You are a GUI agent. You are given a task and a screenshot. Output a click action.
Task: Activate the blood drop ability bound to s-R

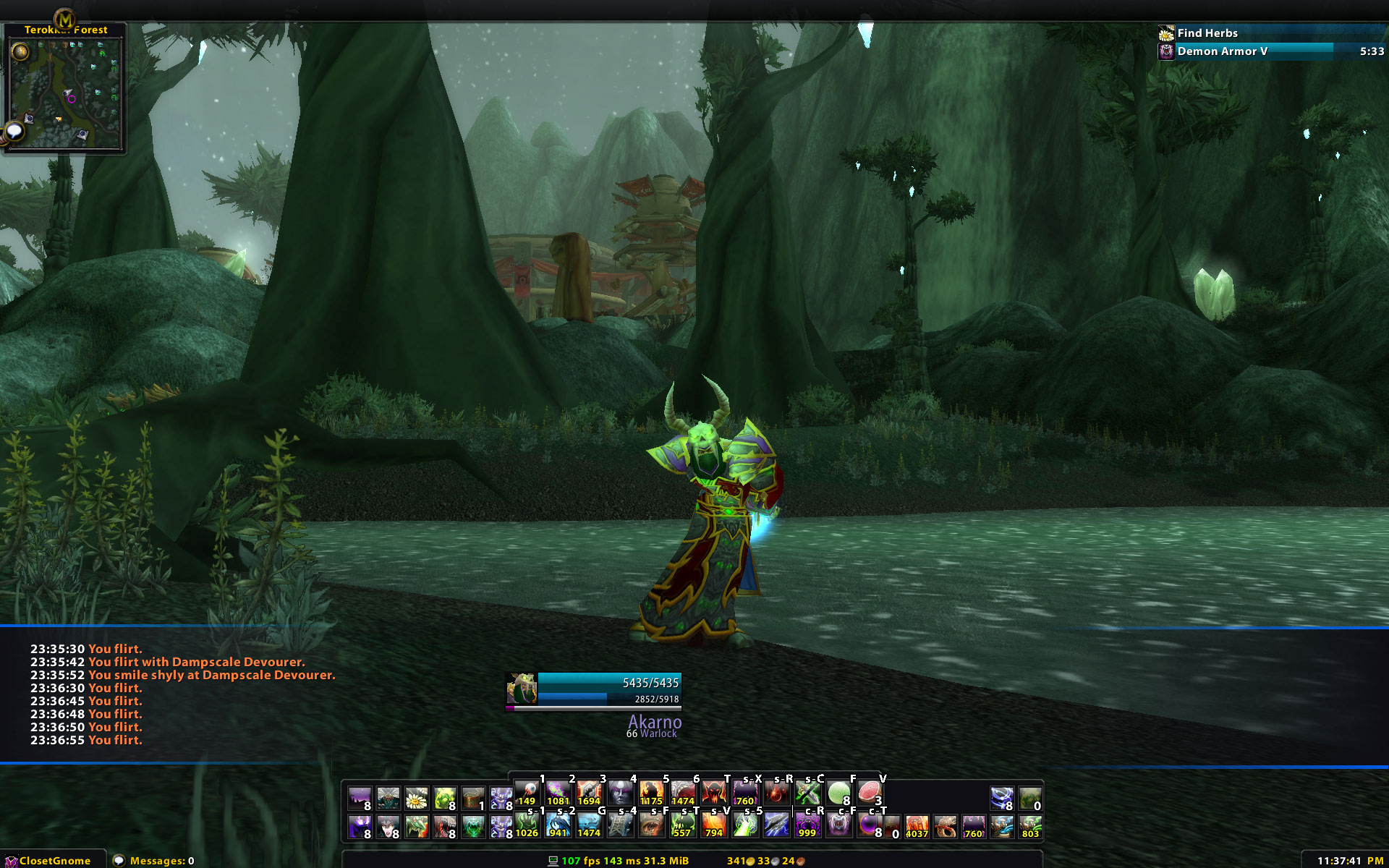click(x=776, y=793)
